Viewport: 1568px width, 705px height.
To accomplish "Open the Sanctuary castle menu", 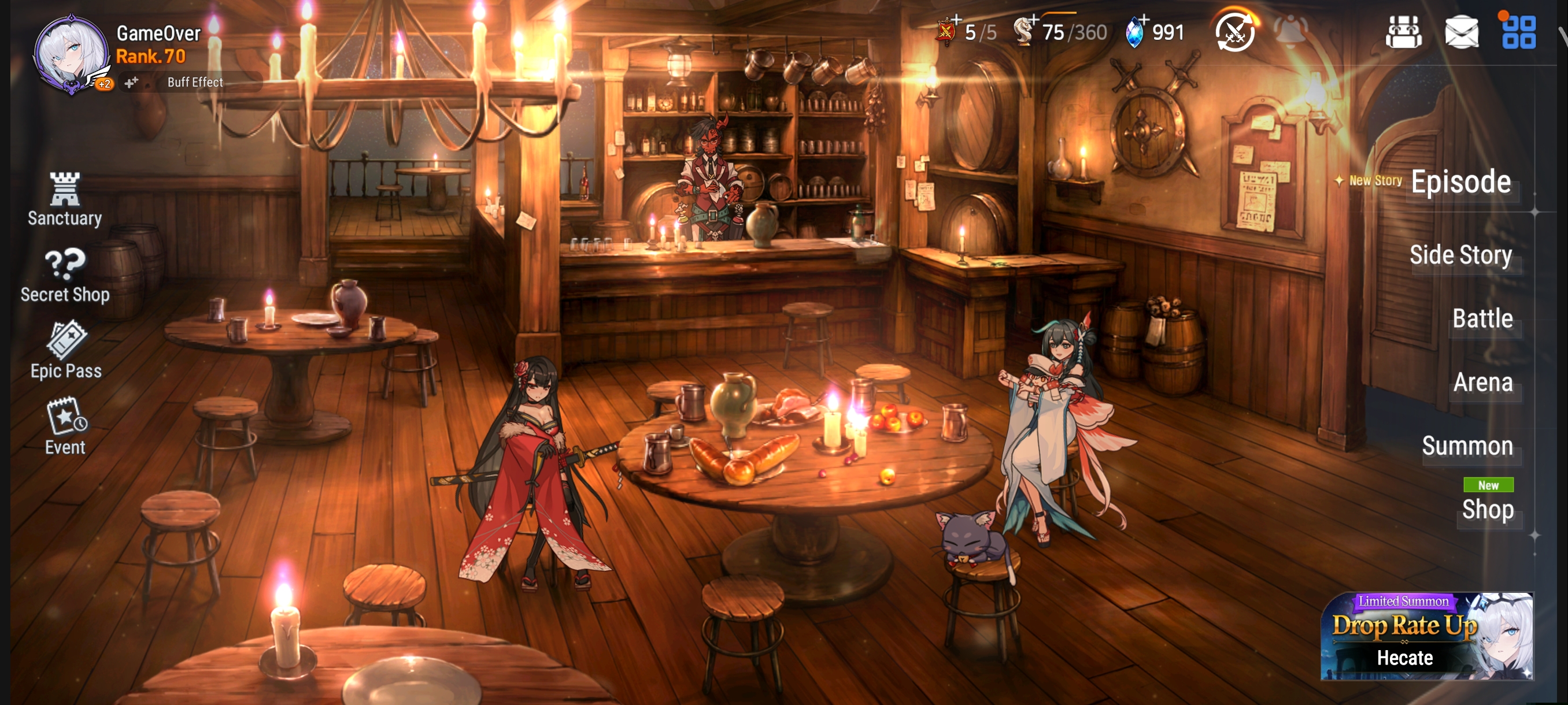I will (x=65, y=198).
